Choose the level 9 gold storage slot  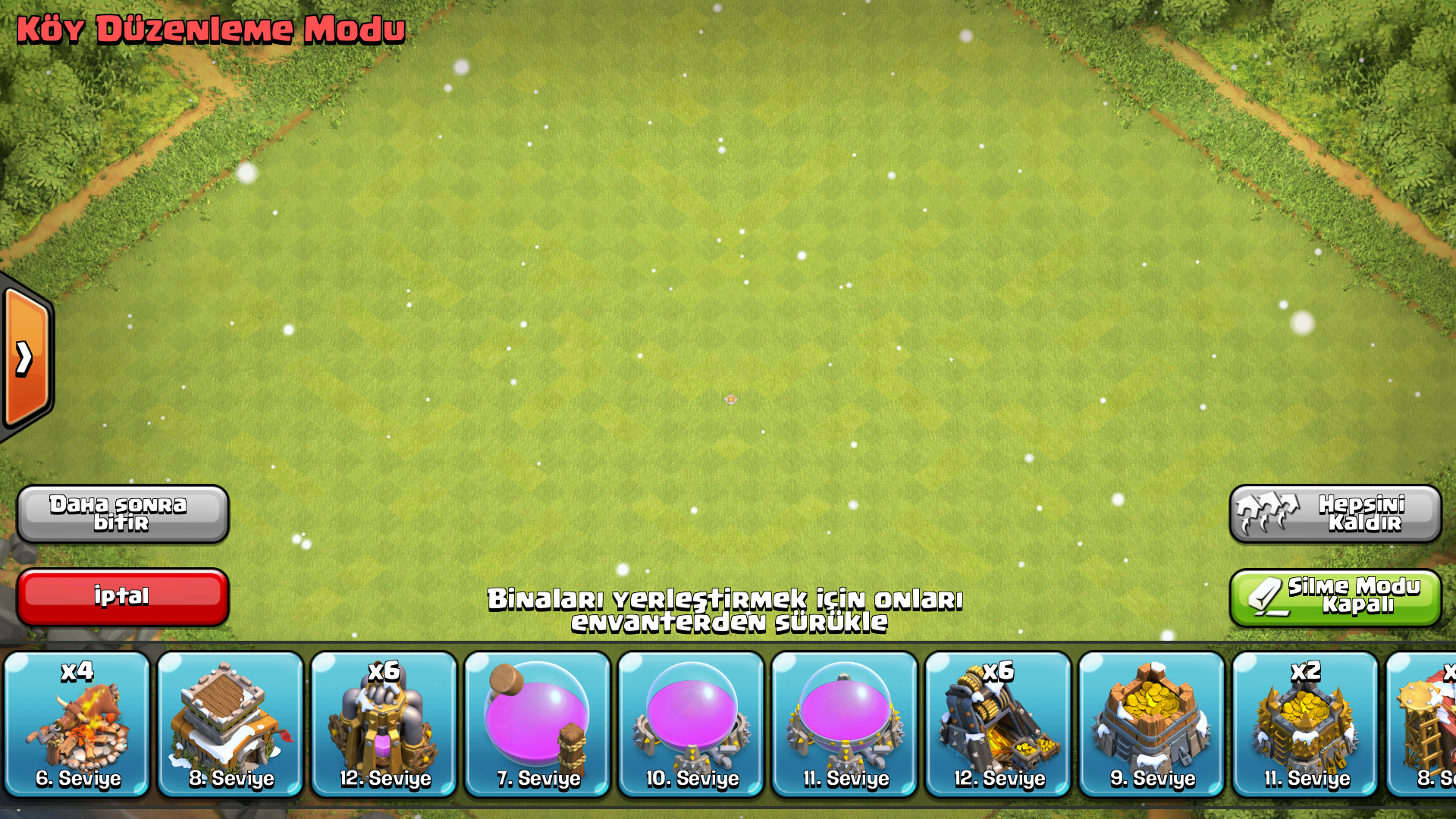coord(1152,724)
